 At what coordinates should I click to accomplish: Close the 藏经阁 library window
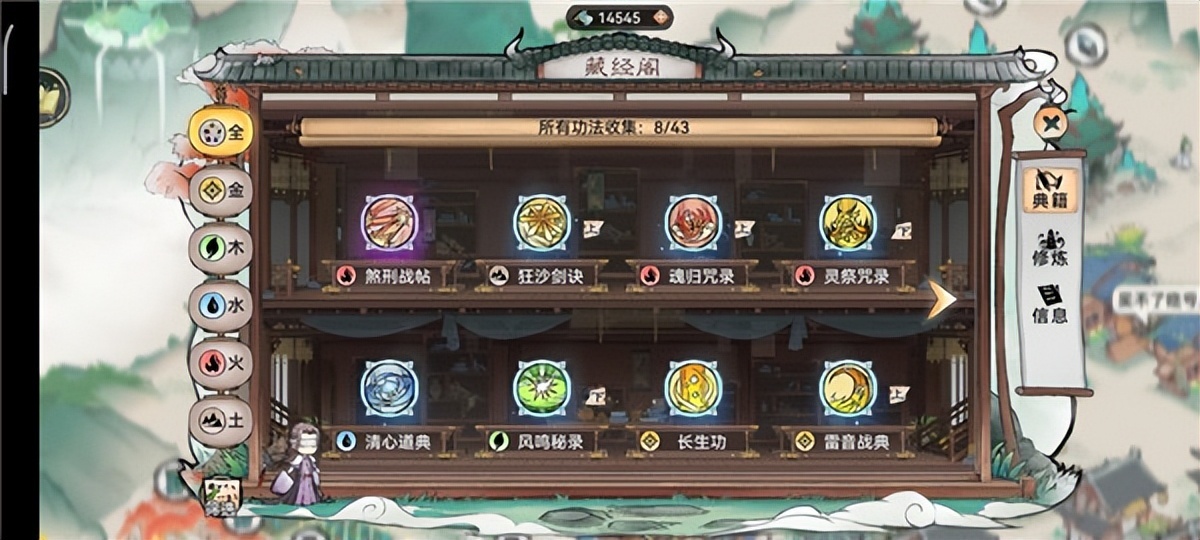coord(1050,123)
